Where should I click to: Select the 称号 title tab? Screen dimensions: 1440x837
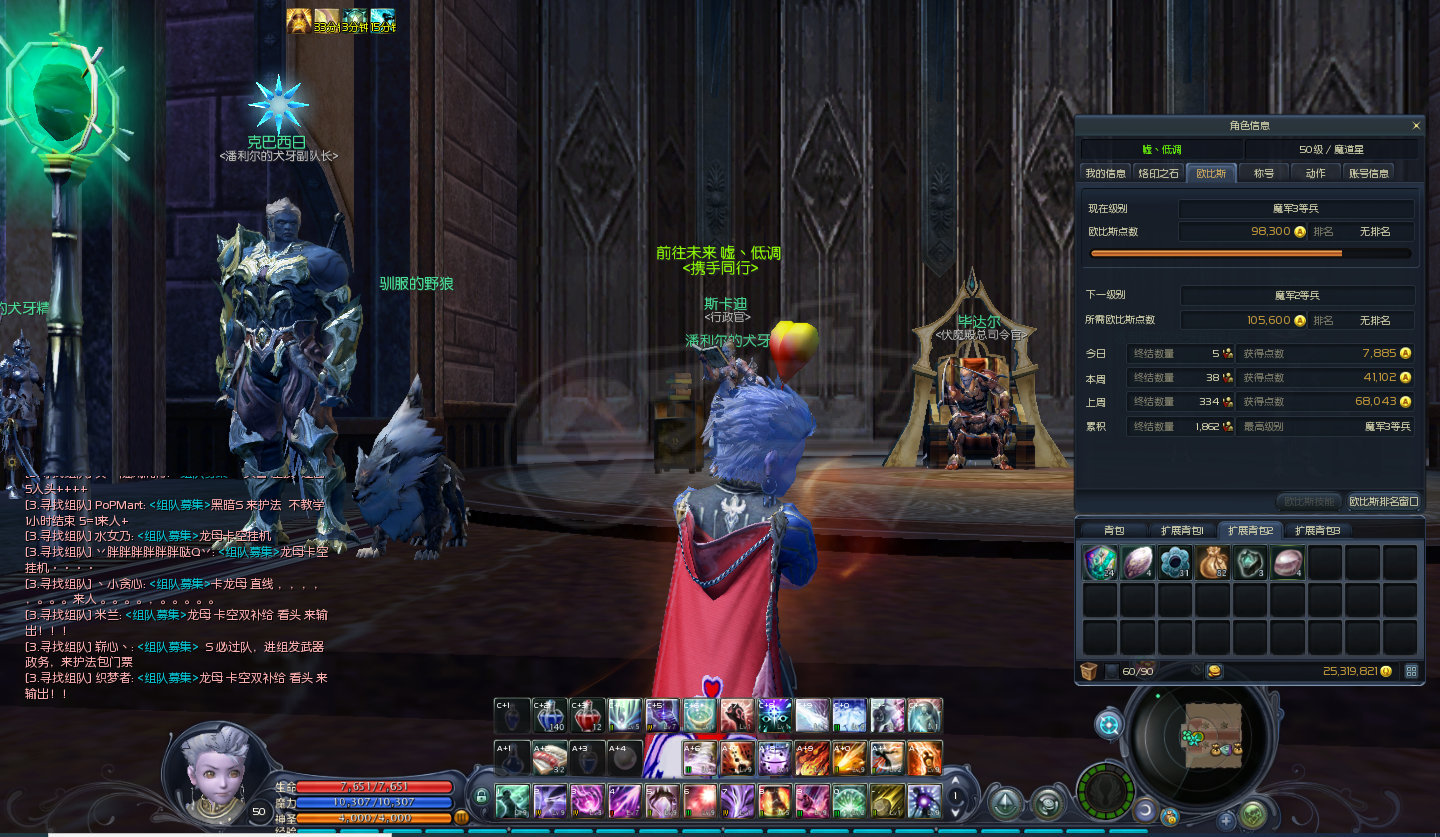pos(1264,173)
